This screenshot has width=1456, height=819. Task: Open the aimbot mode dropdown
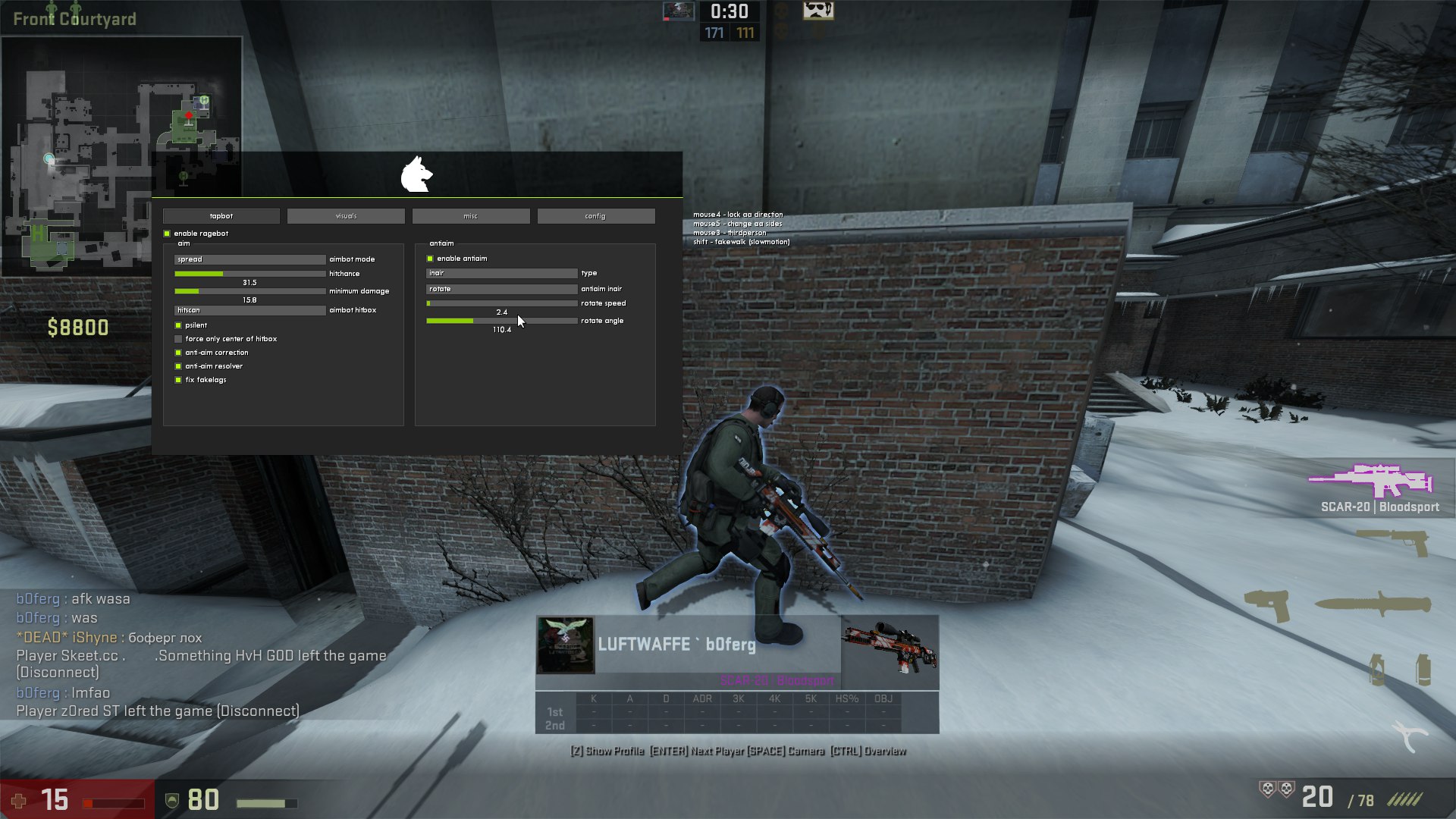249,259
